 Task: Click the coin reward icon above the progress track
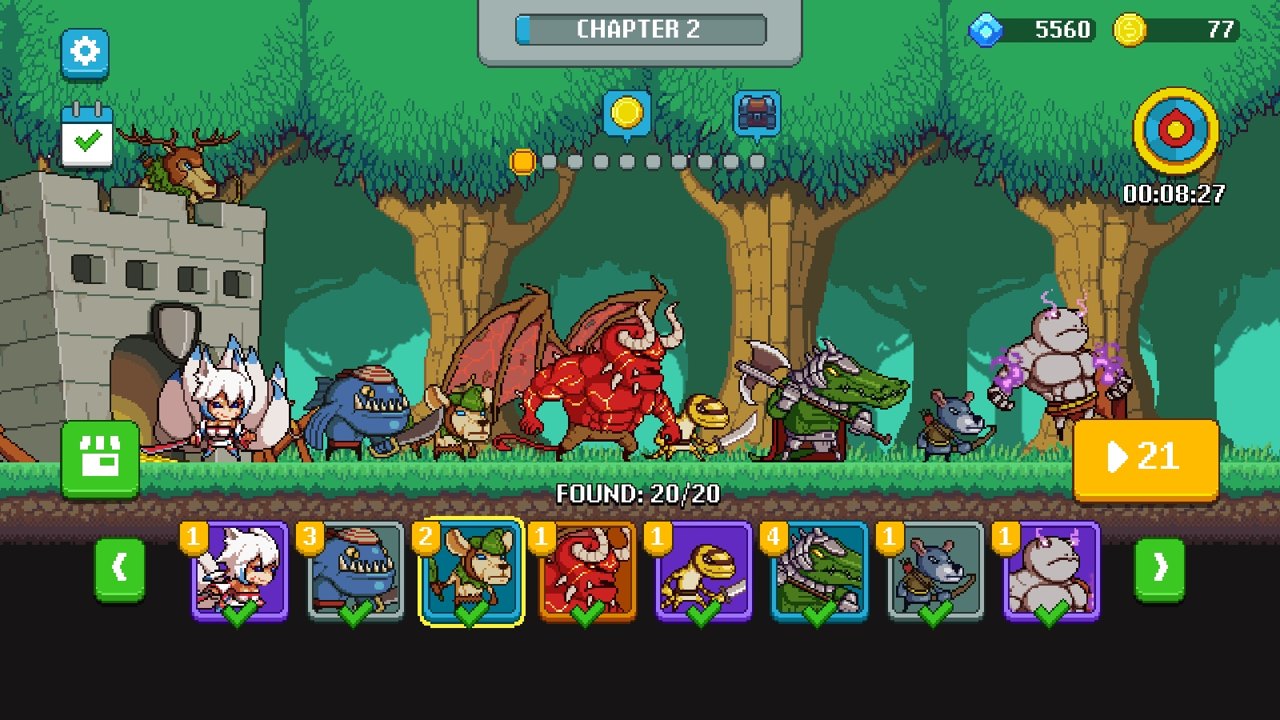(x=629, y=114)
